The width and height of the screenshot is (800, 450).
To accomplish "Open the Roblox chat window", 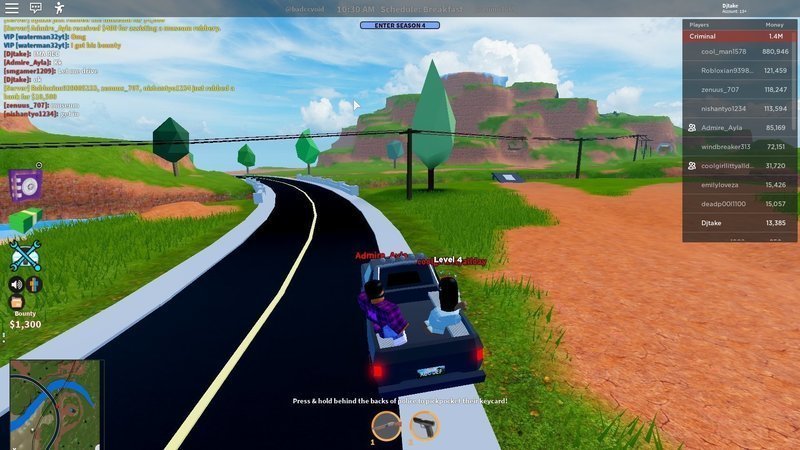I will (x=35, y=8).
